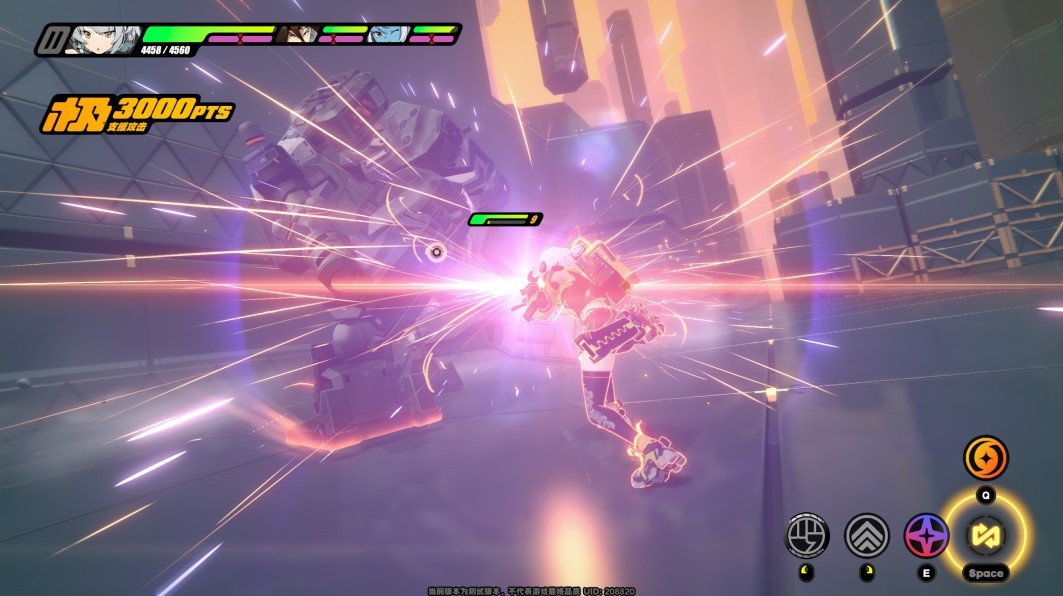Use the pink four-point star special skill
This screenshot has height=596, width=1063.
[x=926, y=535]
